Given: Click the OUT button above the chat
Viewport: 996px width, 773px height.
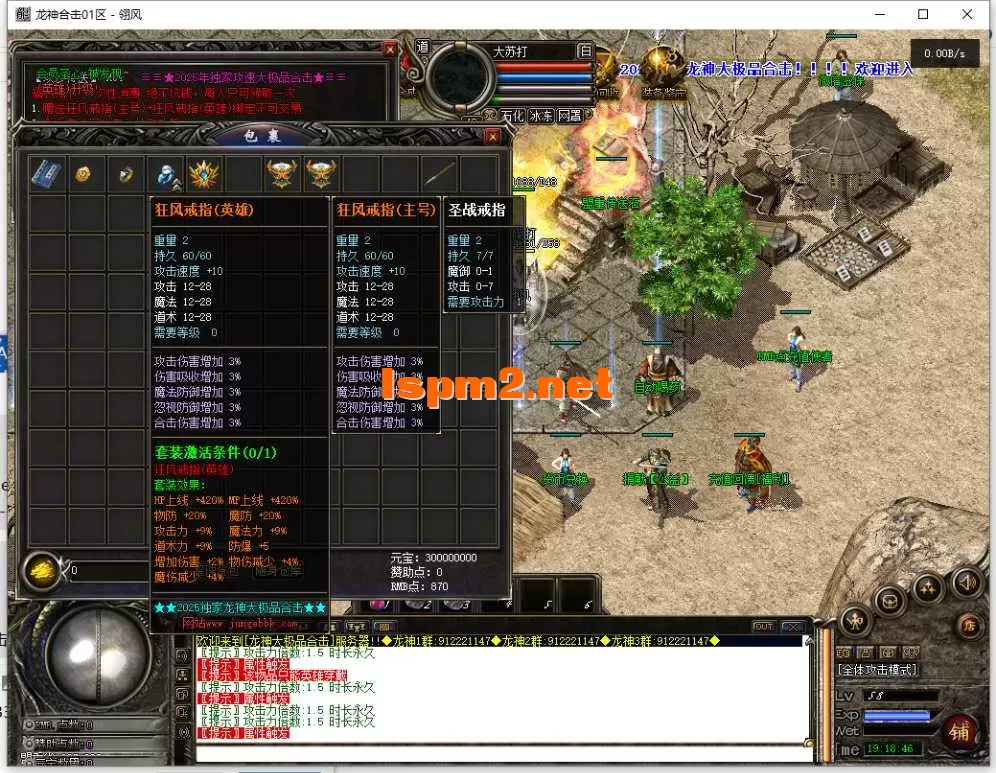Looking at the screenshot, I should (x=763, y=627).
